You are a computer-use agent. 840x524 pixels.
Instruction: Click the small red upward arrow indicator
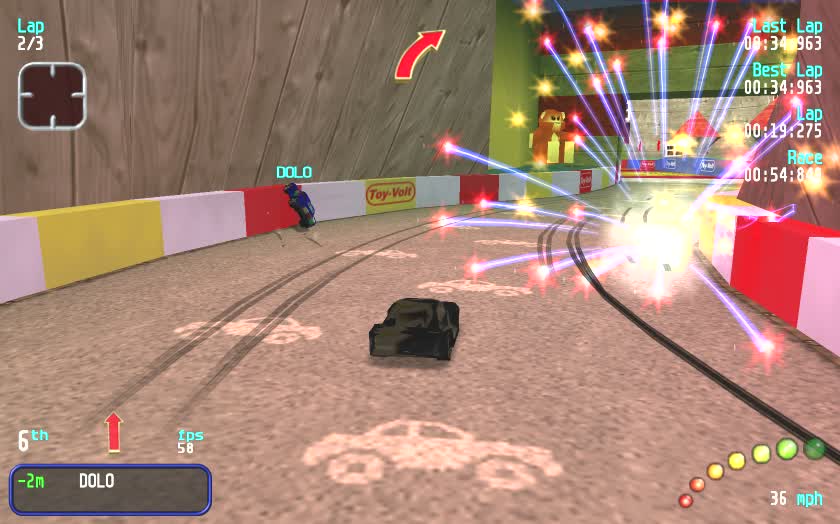pos(113,432)
